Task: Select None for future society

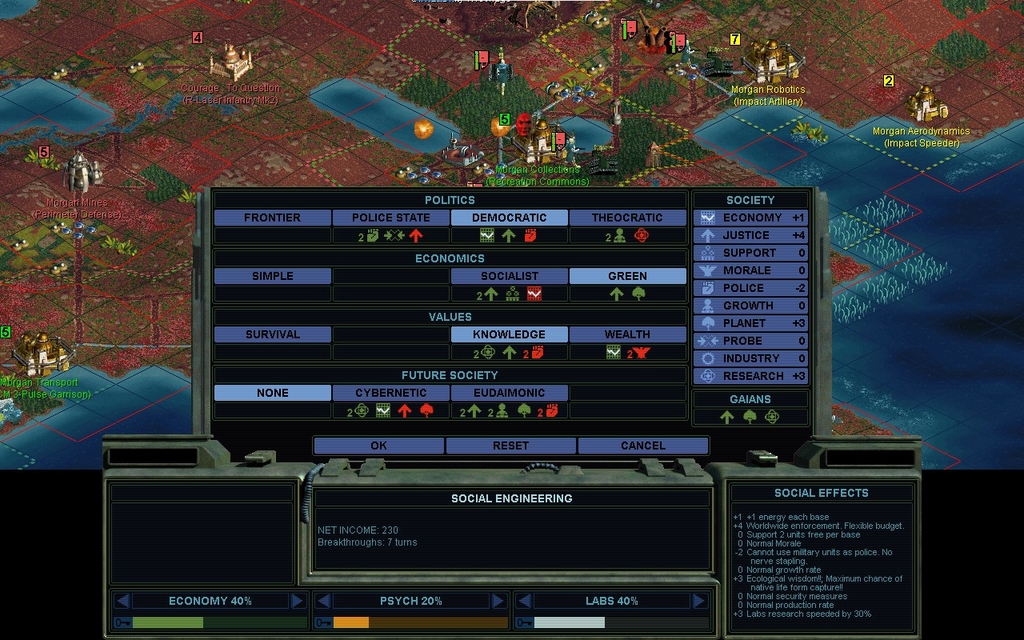Action: pos(272,393)
